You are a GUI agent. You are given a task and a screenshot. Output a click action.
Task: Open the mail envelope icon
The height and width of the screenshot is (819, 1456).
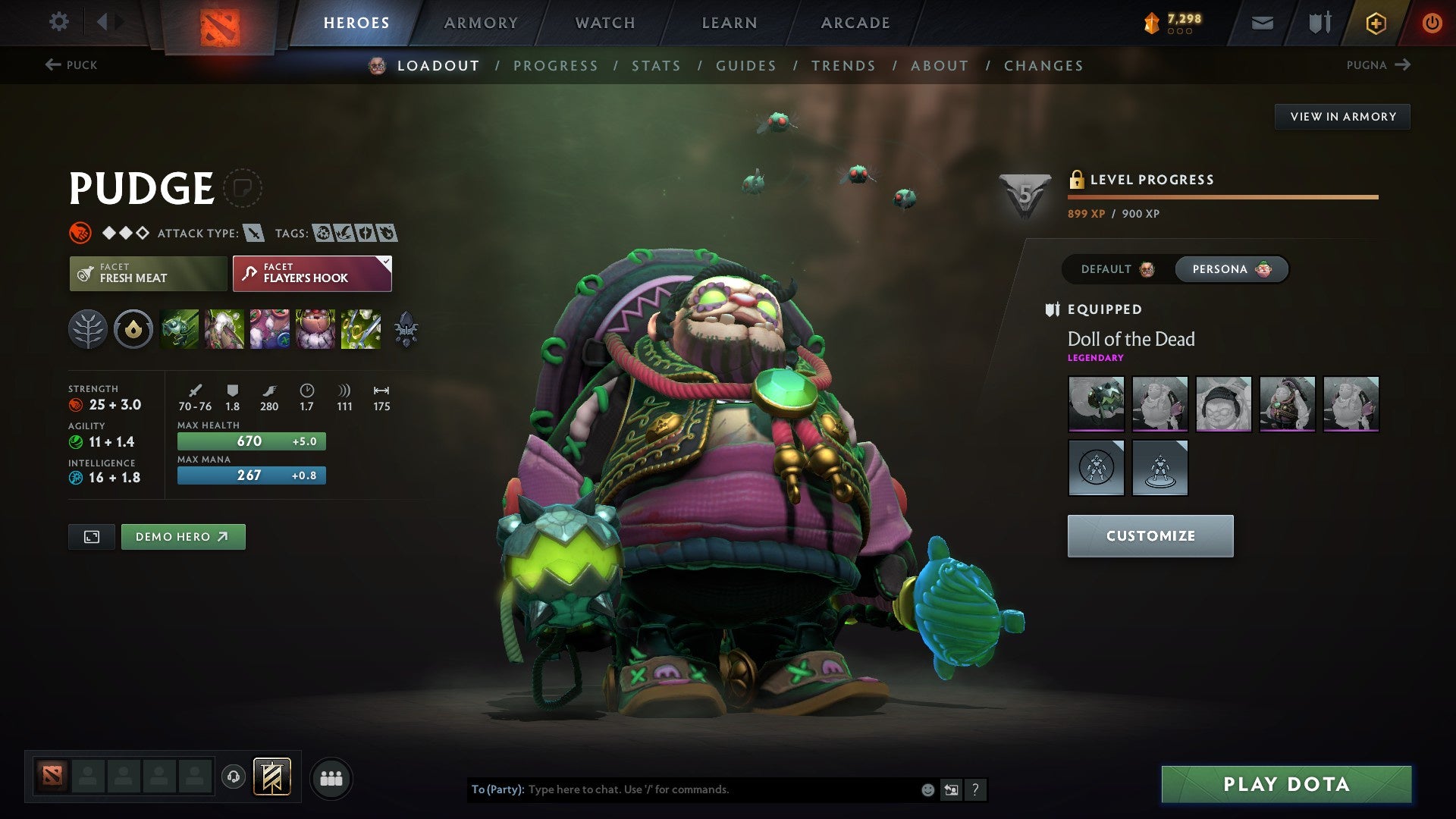[1262, 23]
